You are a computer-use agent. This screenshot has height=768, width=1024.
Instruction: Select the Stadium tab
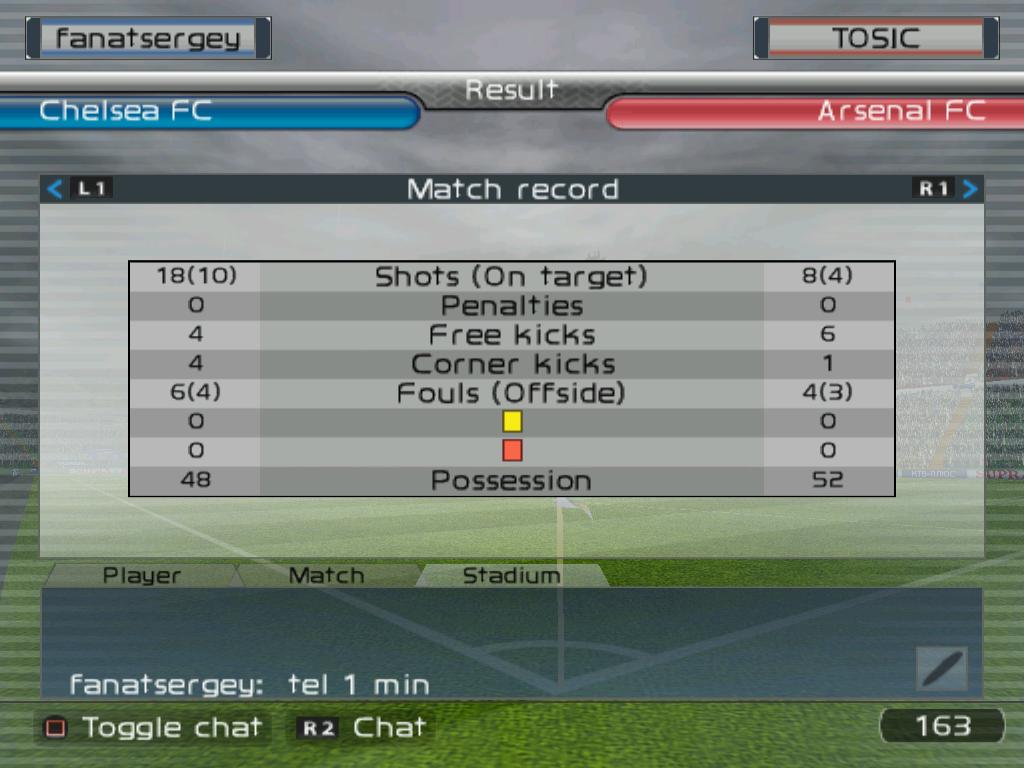point(511,575)
